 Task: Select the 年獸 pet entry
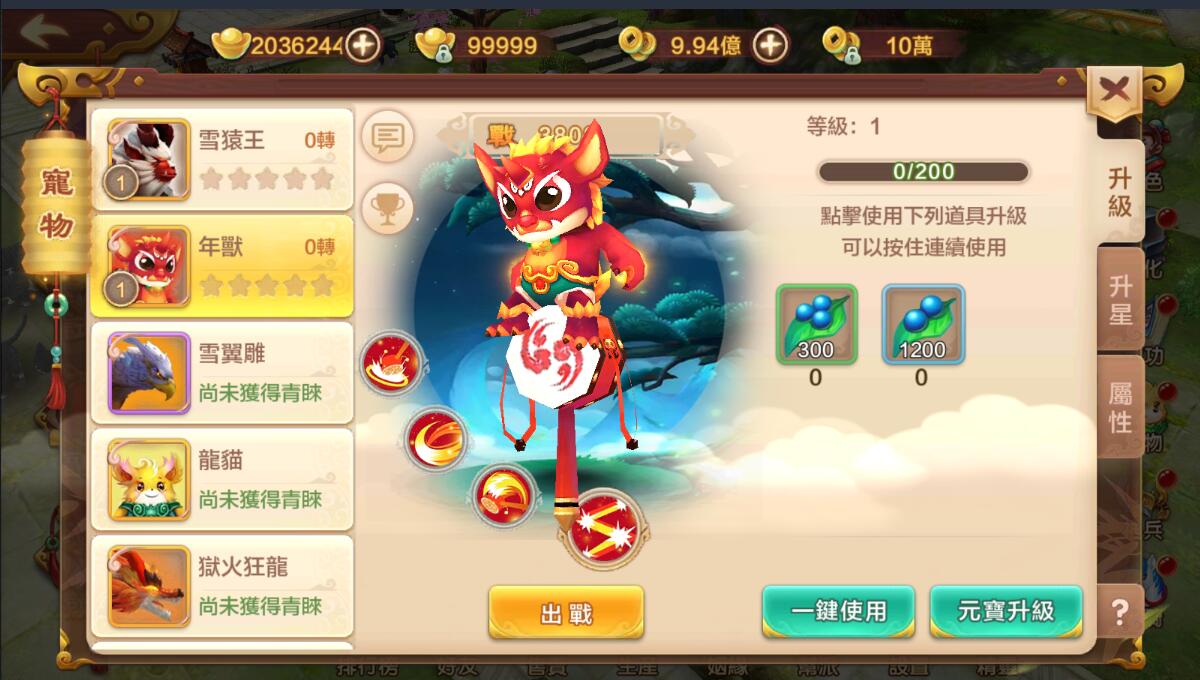tap(222, 266)
